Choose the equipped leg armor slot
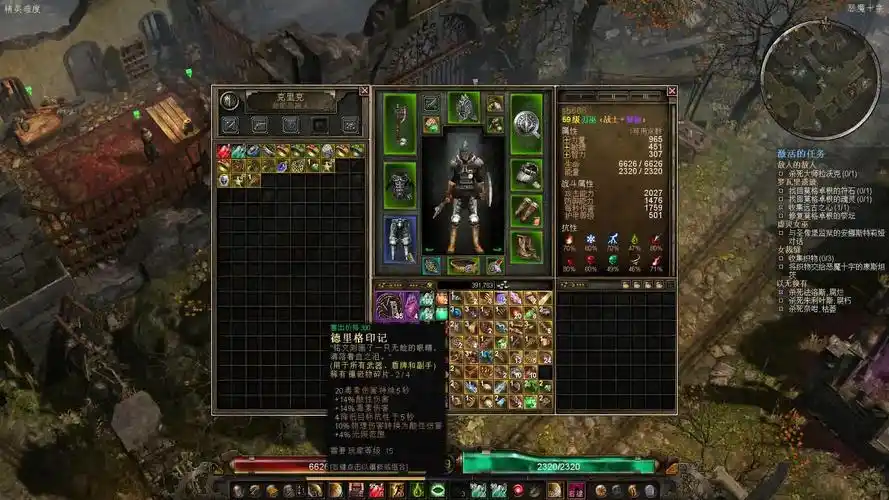 pyautogui.click(x=400, y=238)
